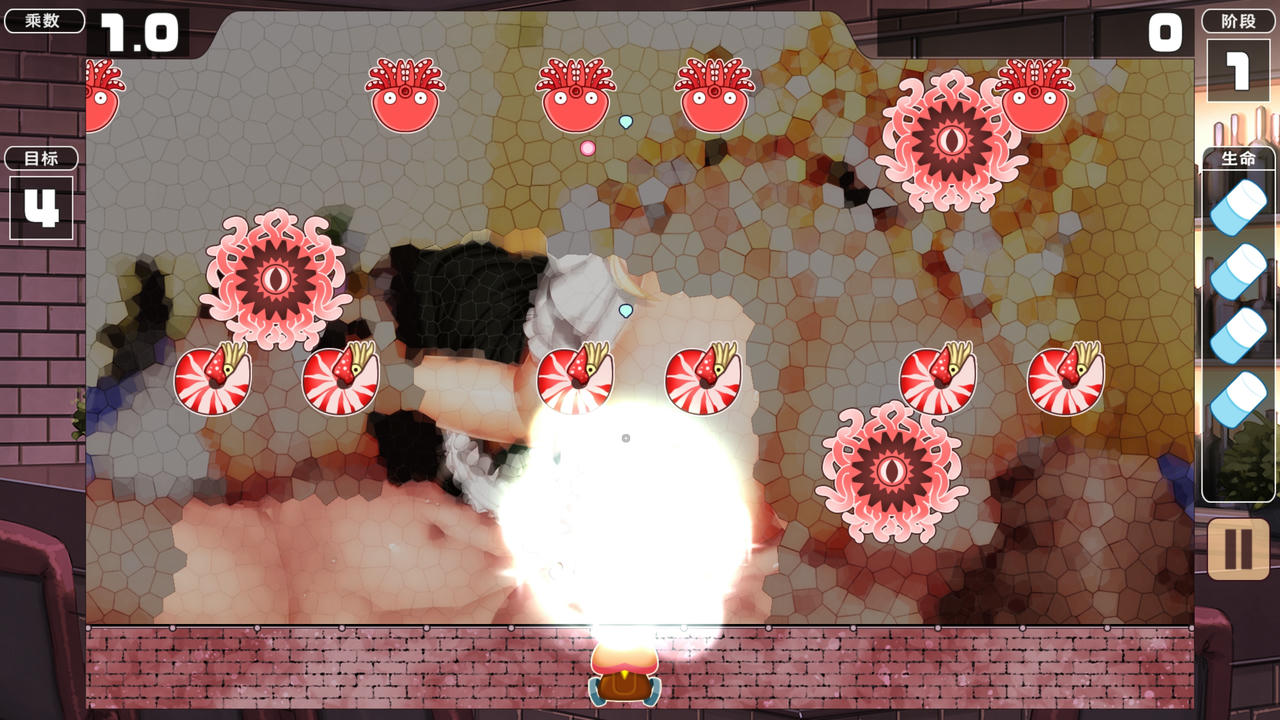Select the leftmost red anemone enemy on top edge
The width and height of the screenshot is (1280, 720).
pyautogui.click(x=100, y=95)
